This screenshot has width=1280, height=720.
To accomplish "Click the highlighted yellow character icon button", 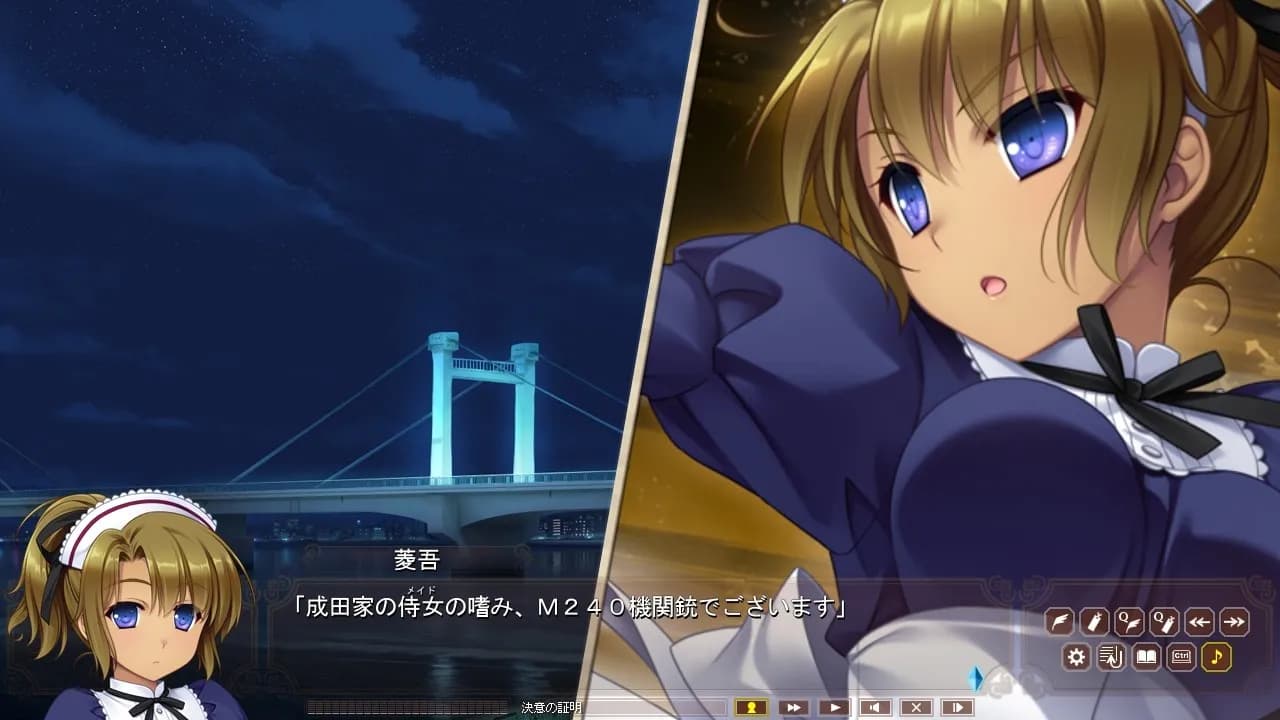I will 750,707.
